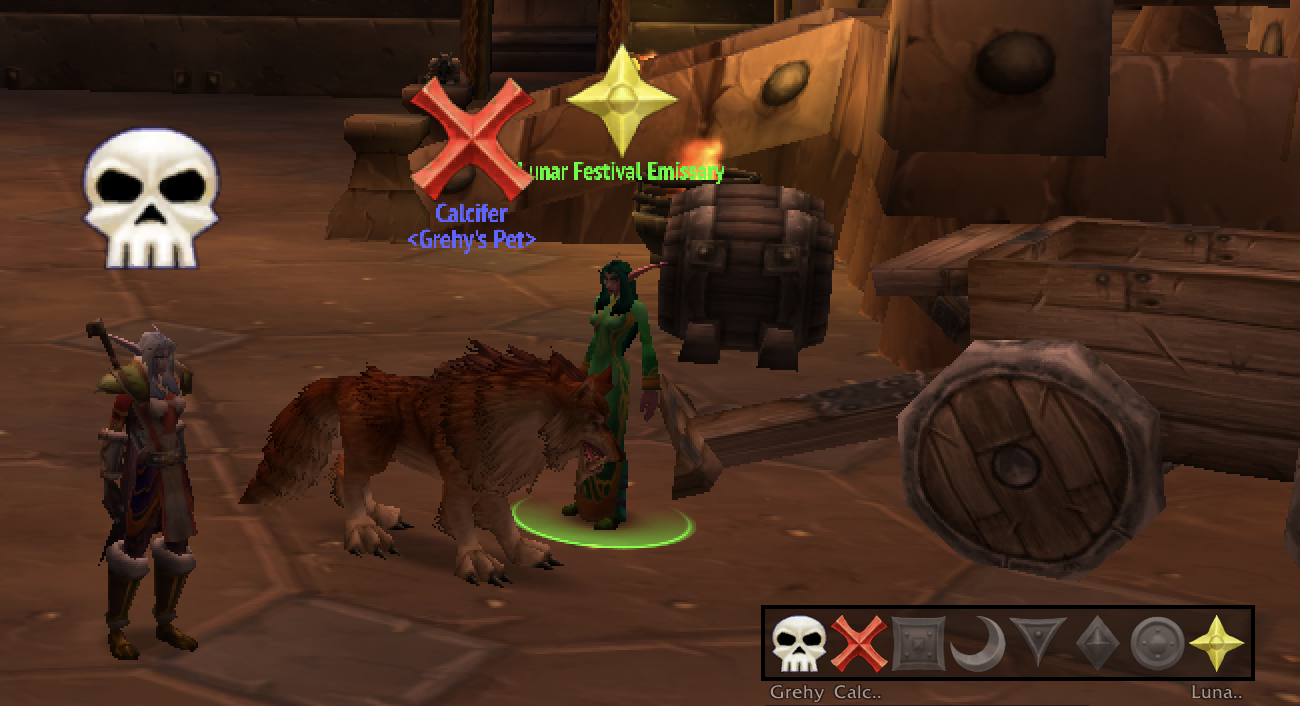Click the grey square marker icon
Image resolution: width=1300 pixels, height=706 pixels.
tap(918, 644)
